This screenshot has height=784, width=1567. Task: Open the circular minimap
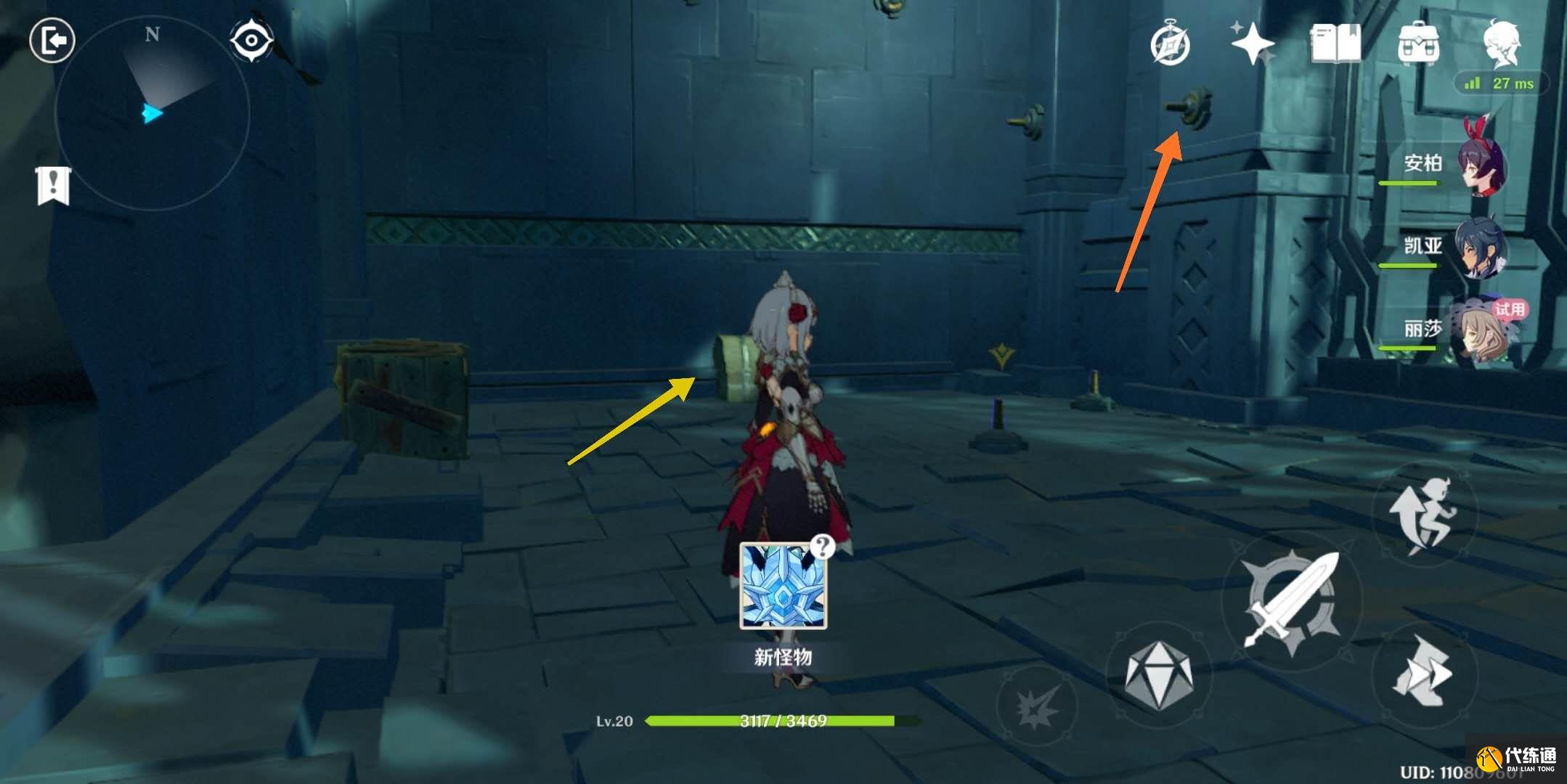(152, 114)
